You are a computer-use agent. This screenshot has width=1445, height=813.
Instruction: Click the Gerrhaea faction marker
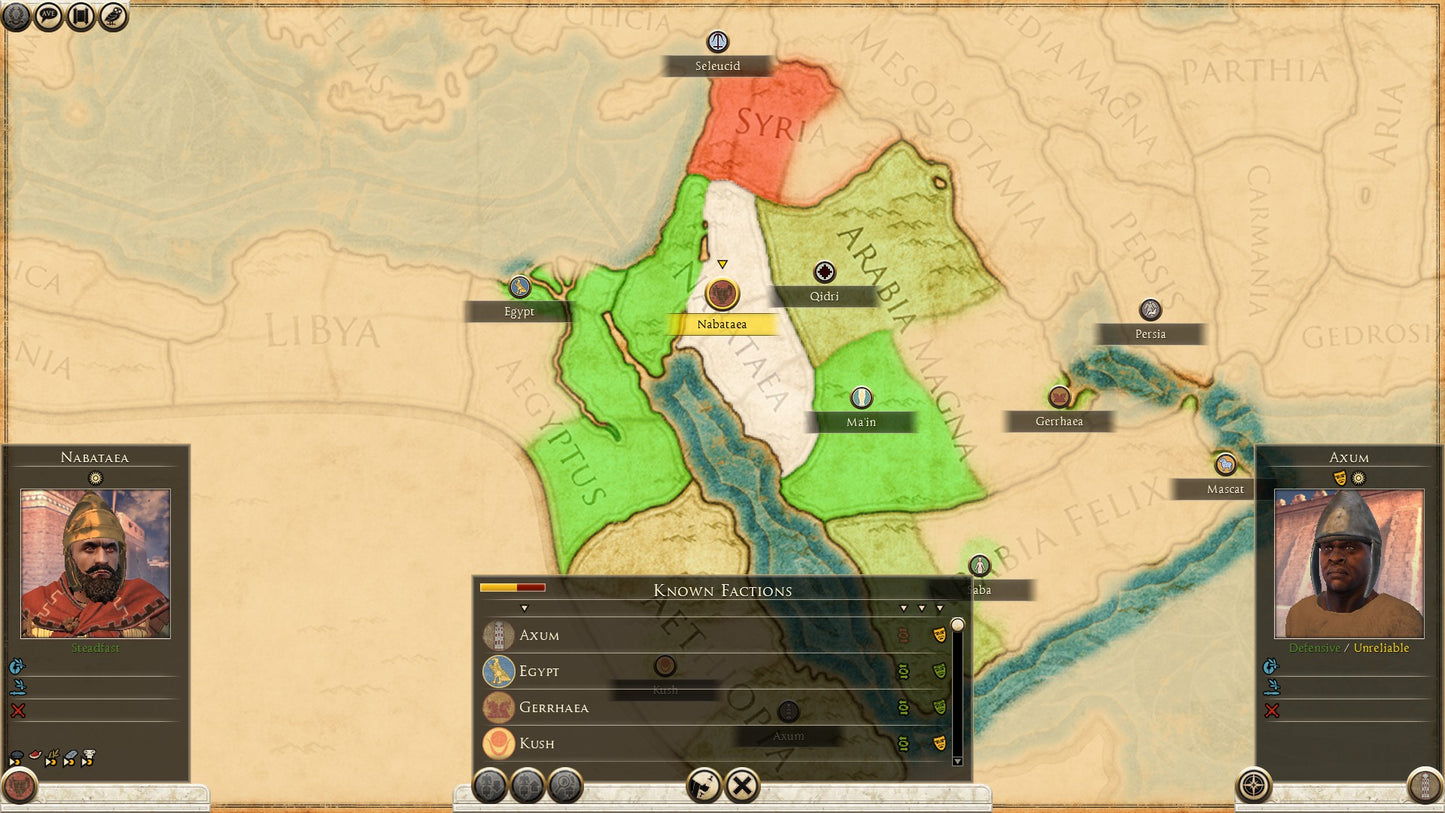coord(1059,395)
